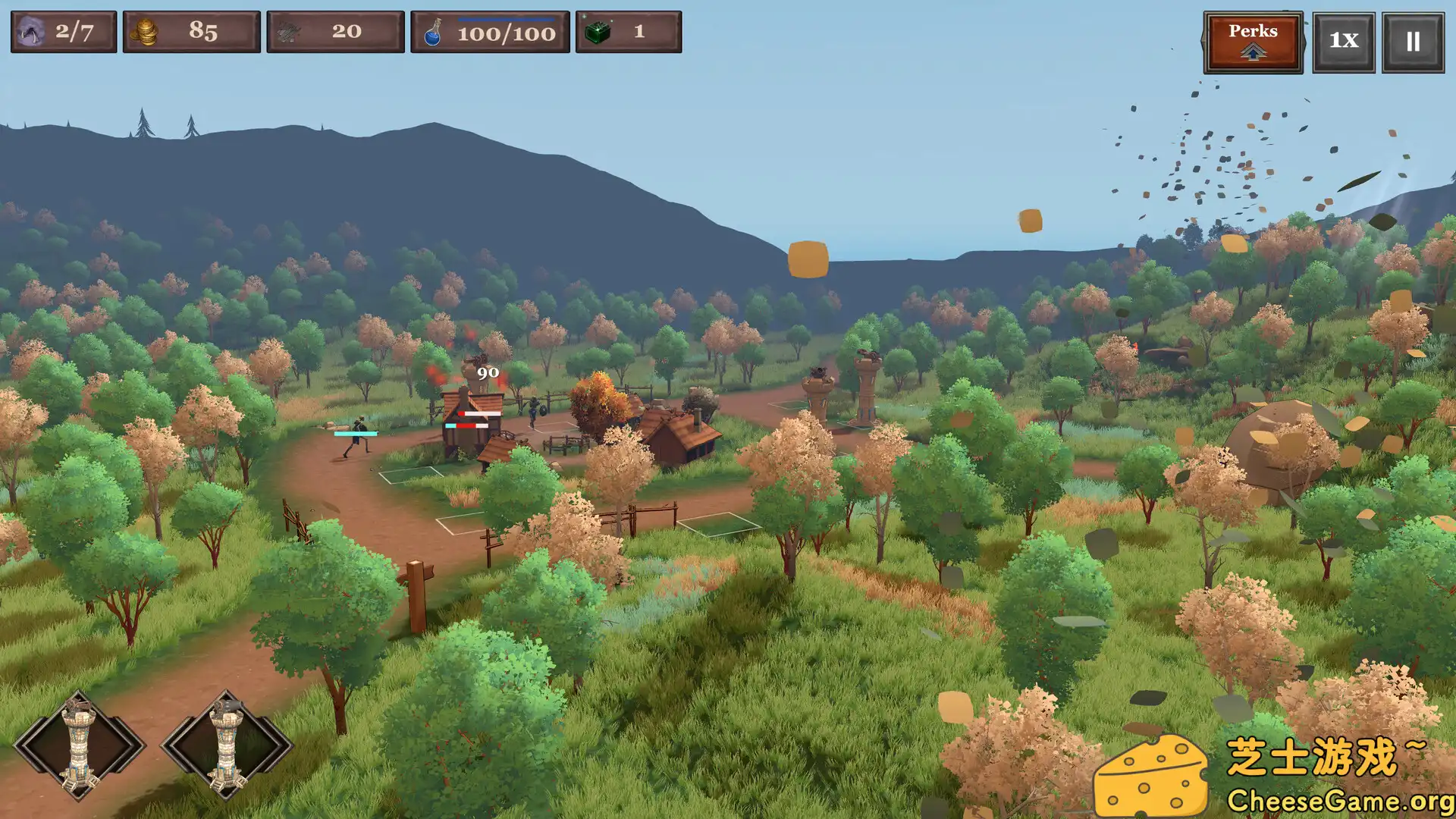Click the skull lives counter icon
1456x819 pixels.
pyautogui.click(x=30, y=31)
